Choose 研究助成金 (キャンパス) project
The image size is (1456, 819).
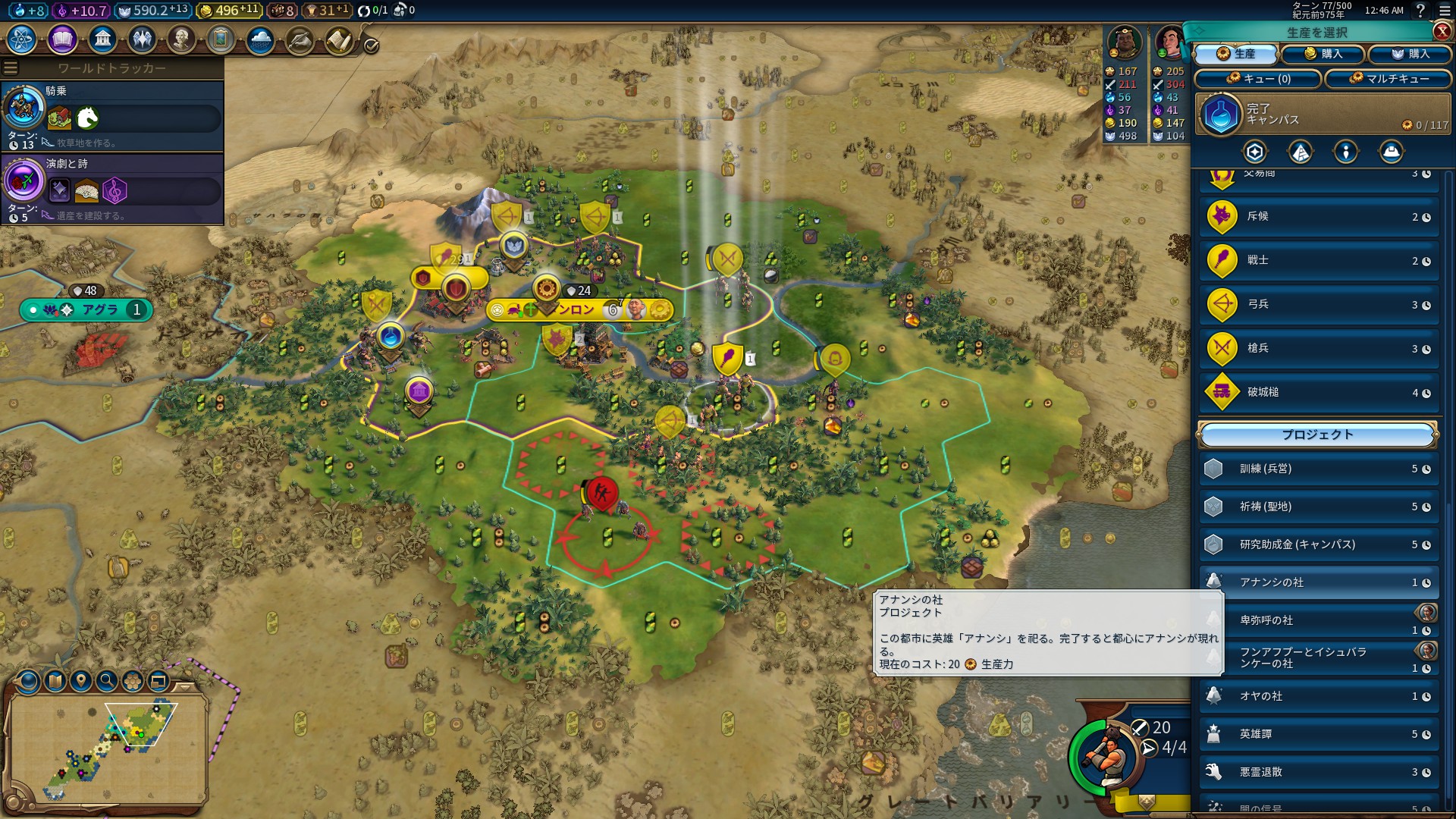[x=1319, y=544]
